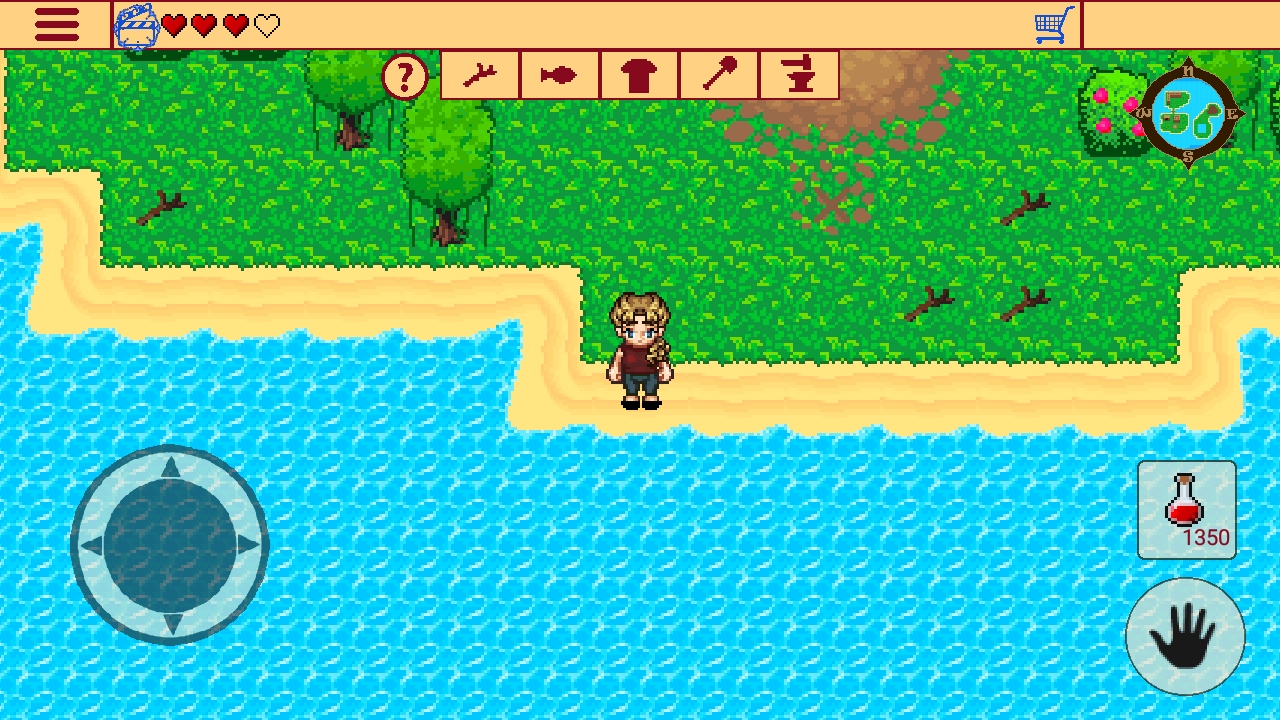Tap the blue clapperboard video icon
Screen dimensions: 1280x720
click(137, 27)
